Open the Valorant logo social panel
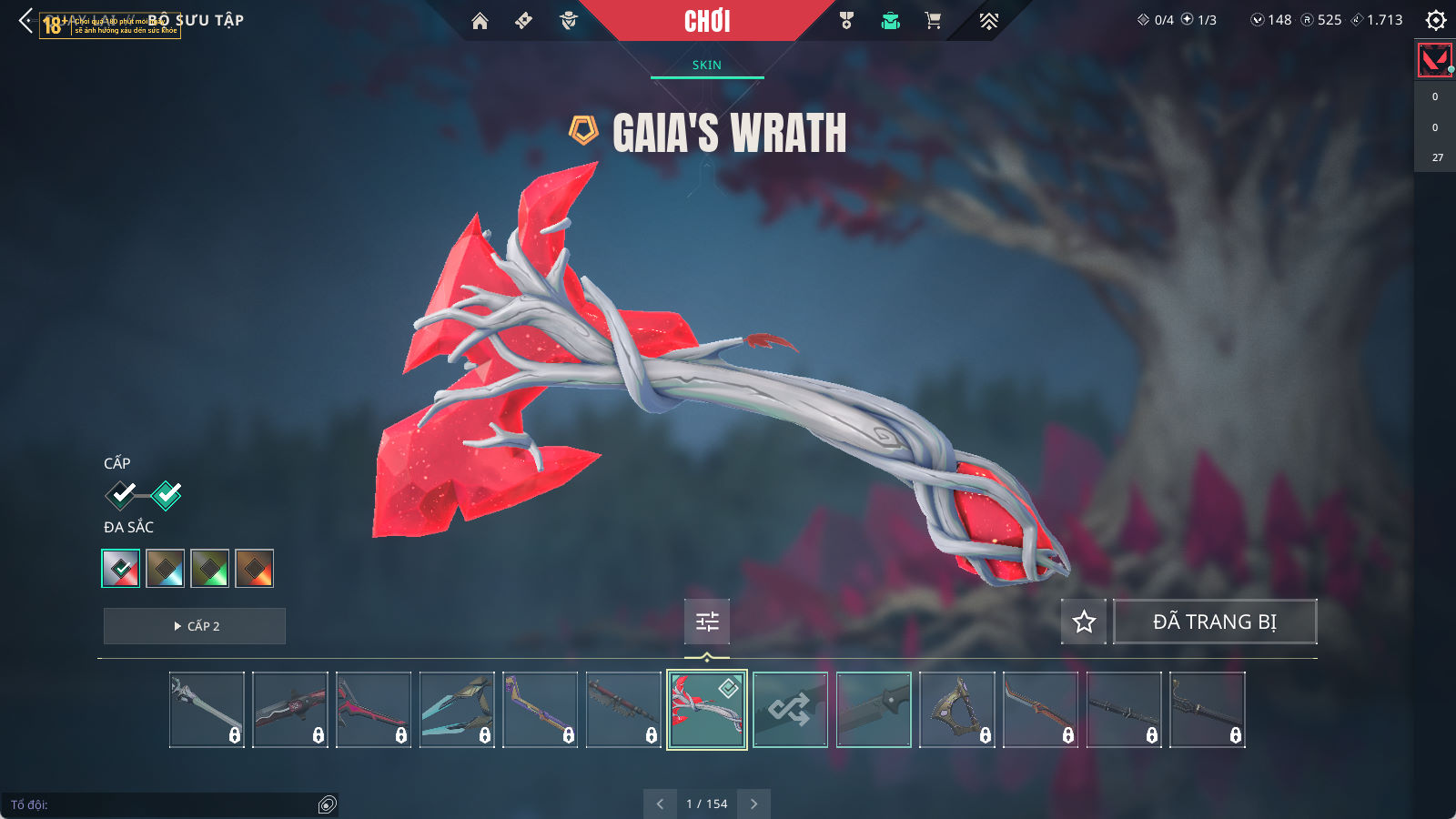Viewport: 1456px width, 819px height. (1435, 60)
